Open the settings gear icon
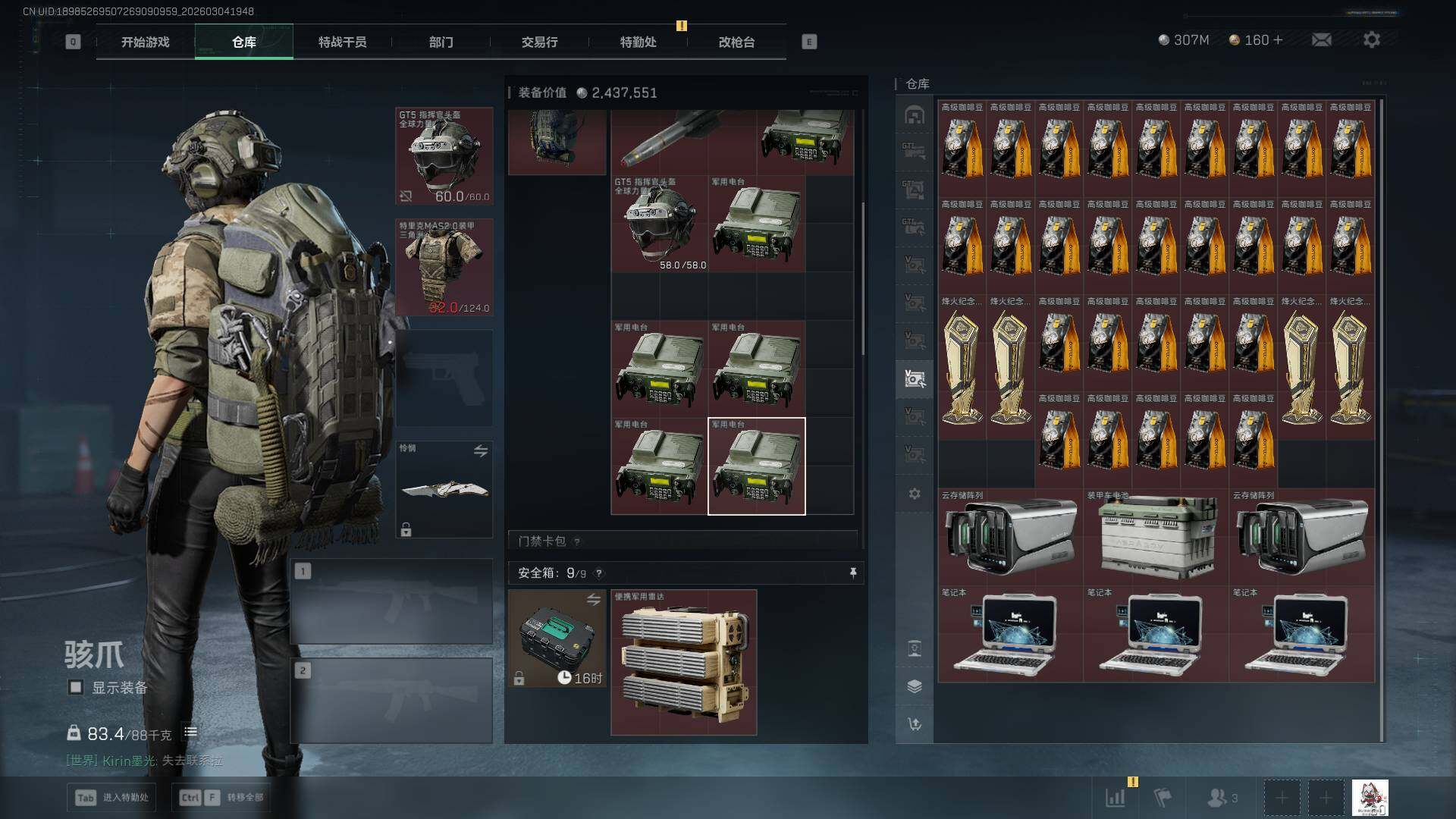The width and height of the screenshot is (1456, 819). [x=1371, y=39]
